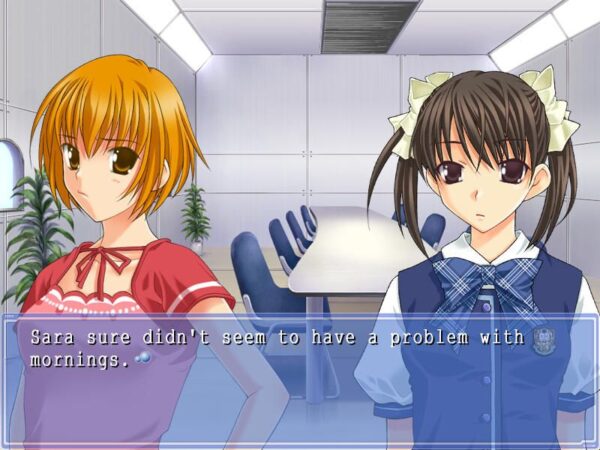Click the blue advance indicator after "mornings."

pos(140,359)
